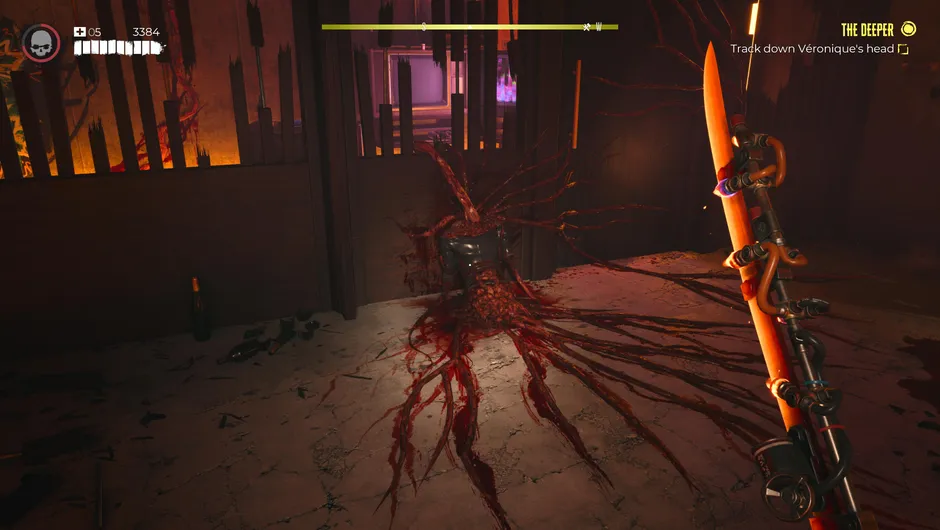
Task: Select the medkit count icon
Action: (x=80, y=32)
